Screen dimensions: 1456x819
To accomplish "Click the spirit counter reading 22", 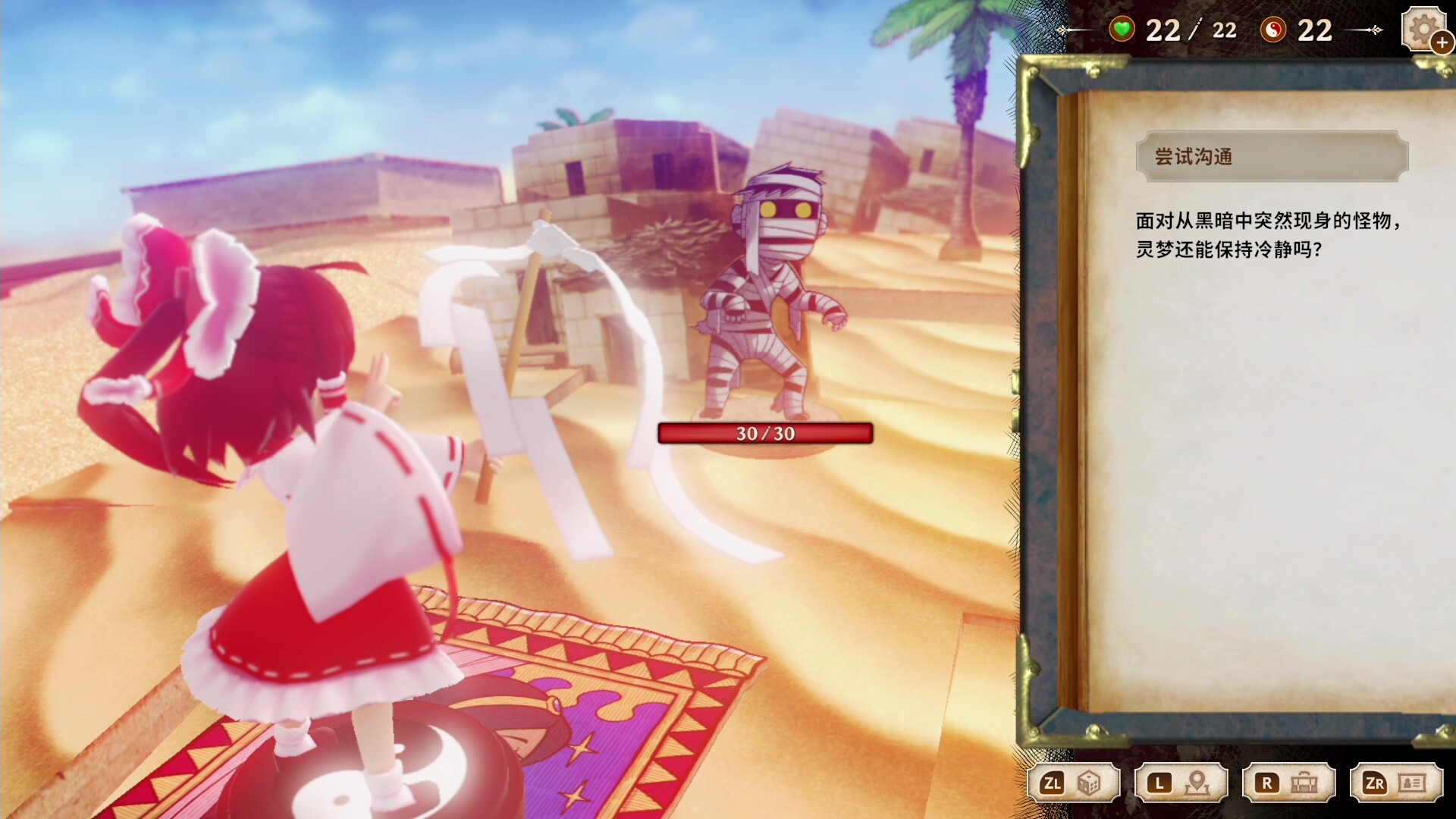I will [x=1313, y=30].
